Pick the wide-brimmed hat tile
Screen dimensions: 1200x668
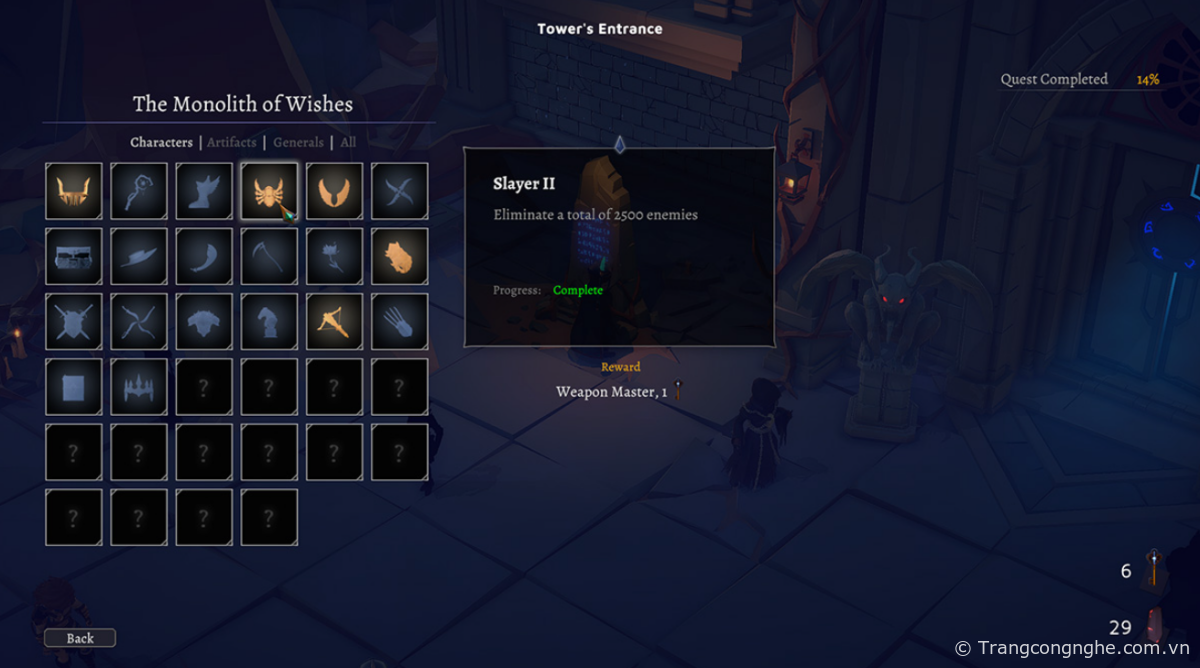click(139, 256)
